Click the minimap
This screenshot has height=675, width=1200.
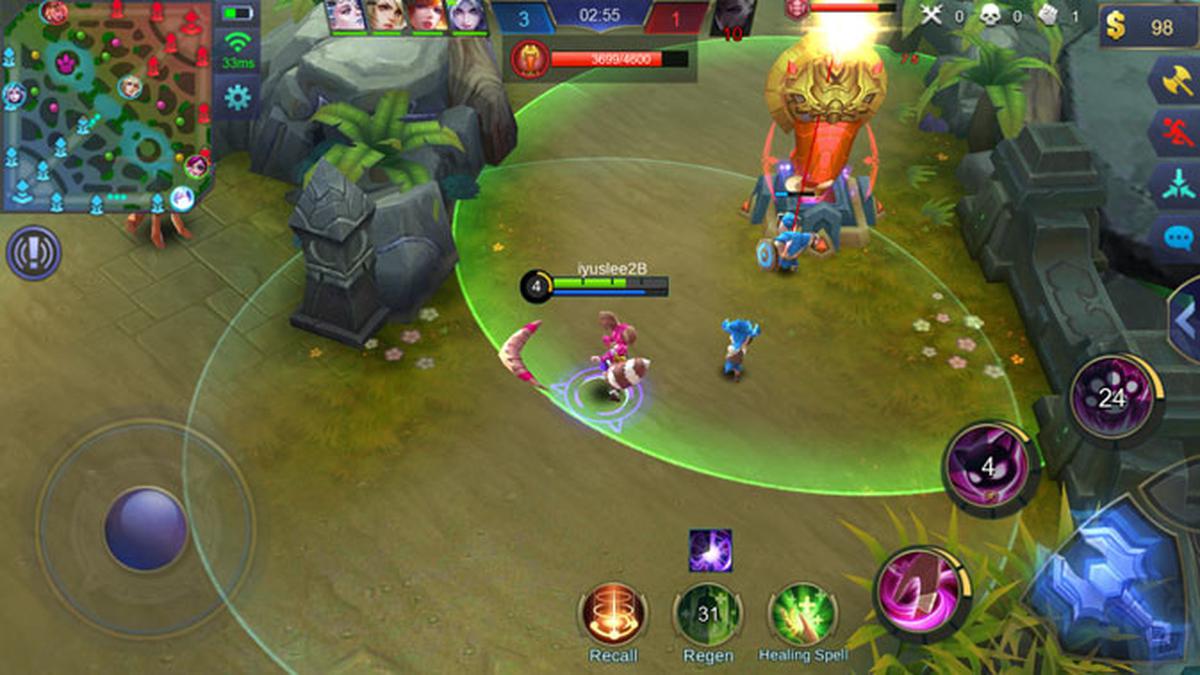click(x=106, y=106)
